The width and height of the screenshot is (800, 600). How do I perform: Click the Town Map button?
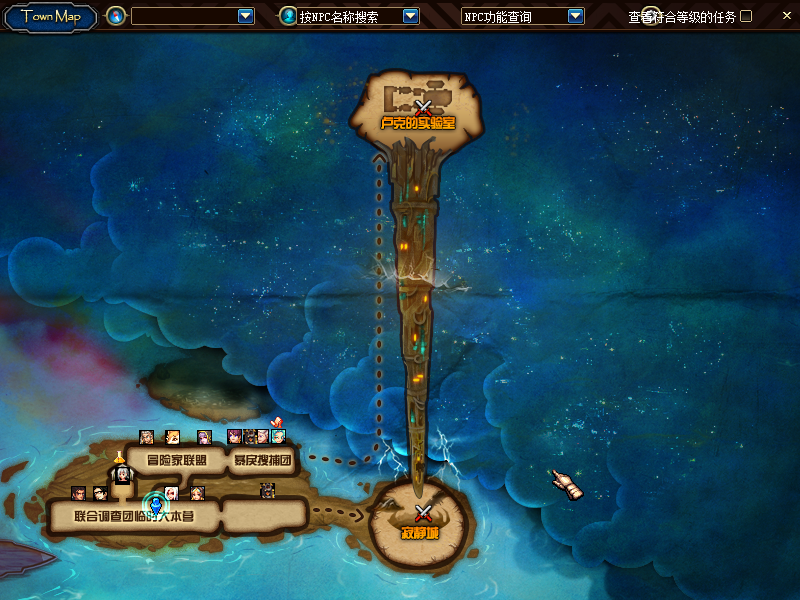[x=51, y=17]
